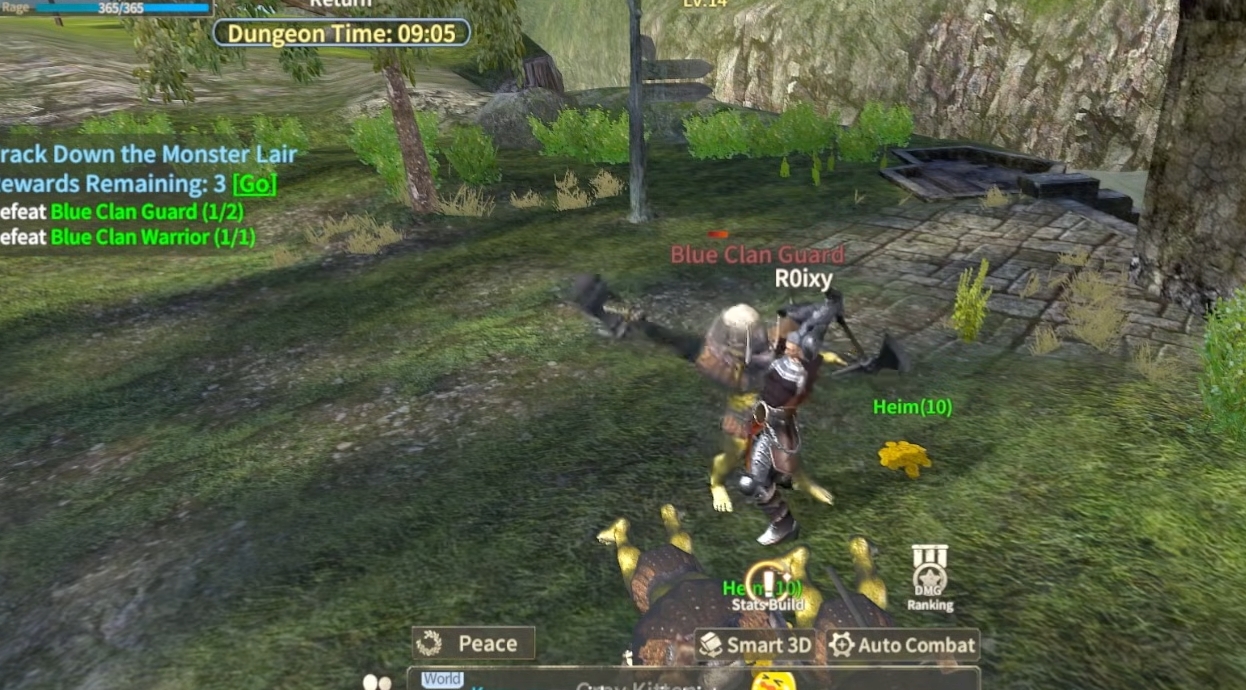Select the Track Down the Monster Lair quest
Screen dimensions: 1246x690
click(148, 155)
